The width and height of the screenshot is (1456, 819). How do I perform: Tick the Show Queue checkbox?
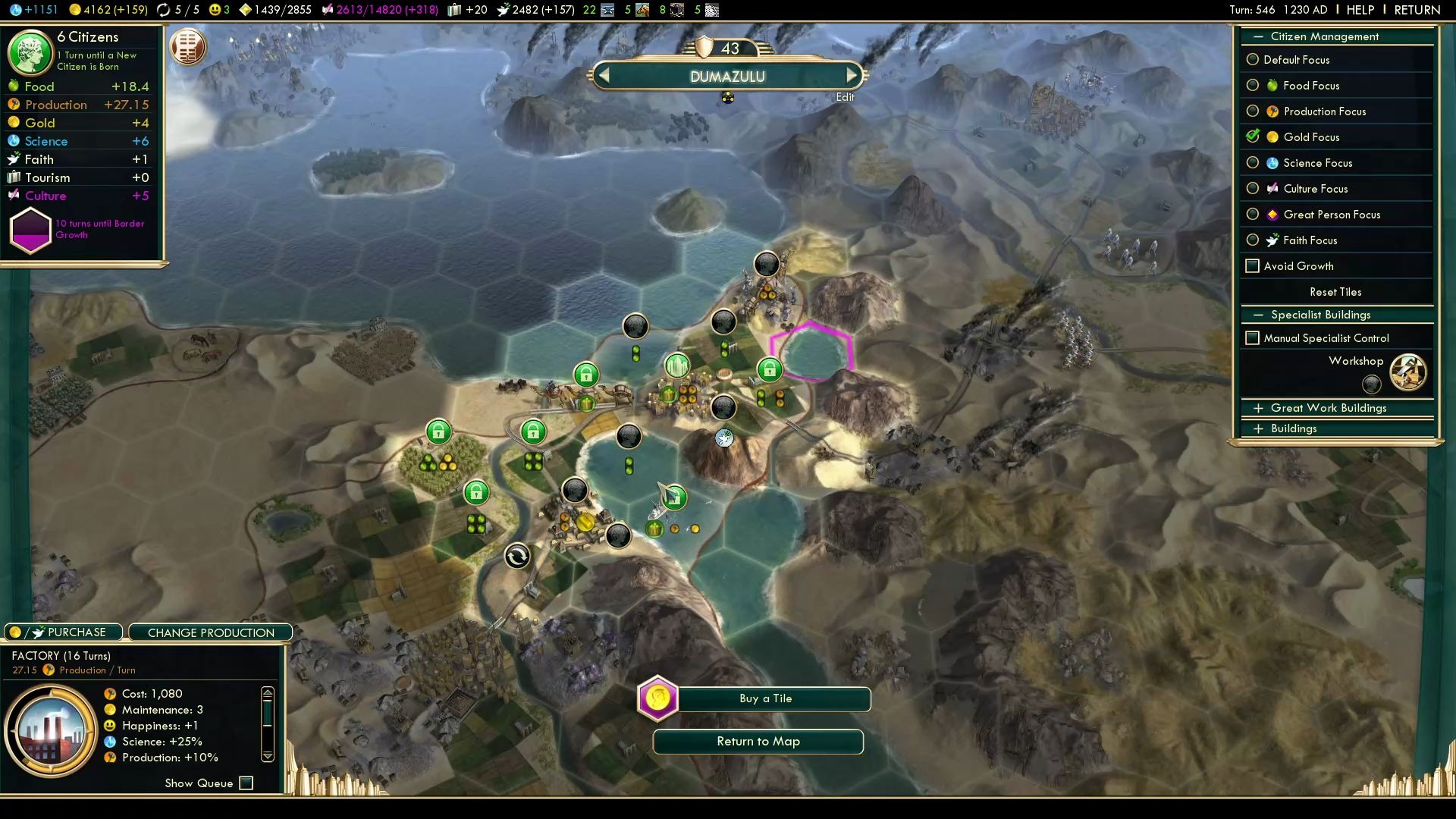pyautogui.click(x=246, y=783)
